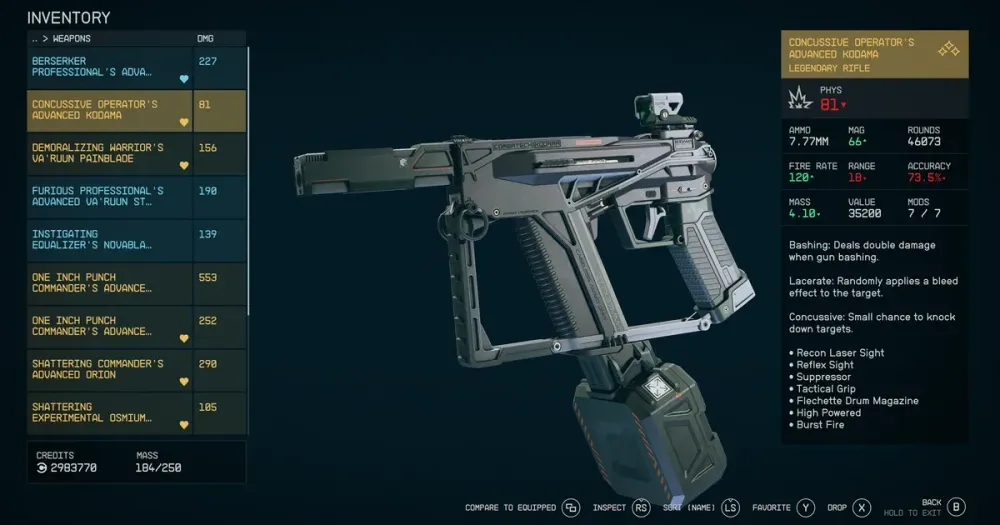Choose Concussive Operator's Advanced Kodama
Viewport: 1000px width, 525px height.
point(110,110)
